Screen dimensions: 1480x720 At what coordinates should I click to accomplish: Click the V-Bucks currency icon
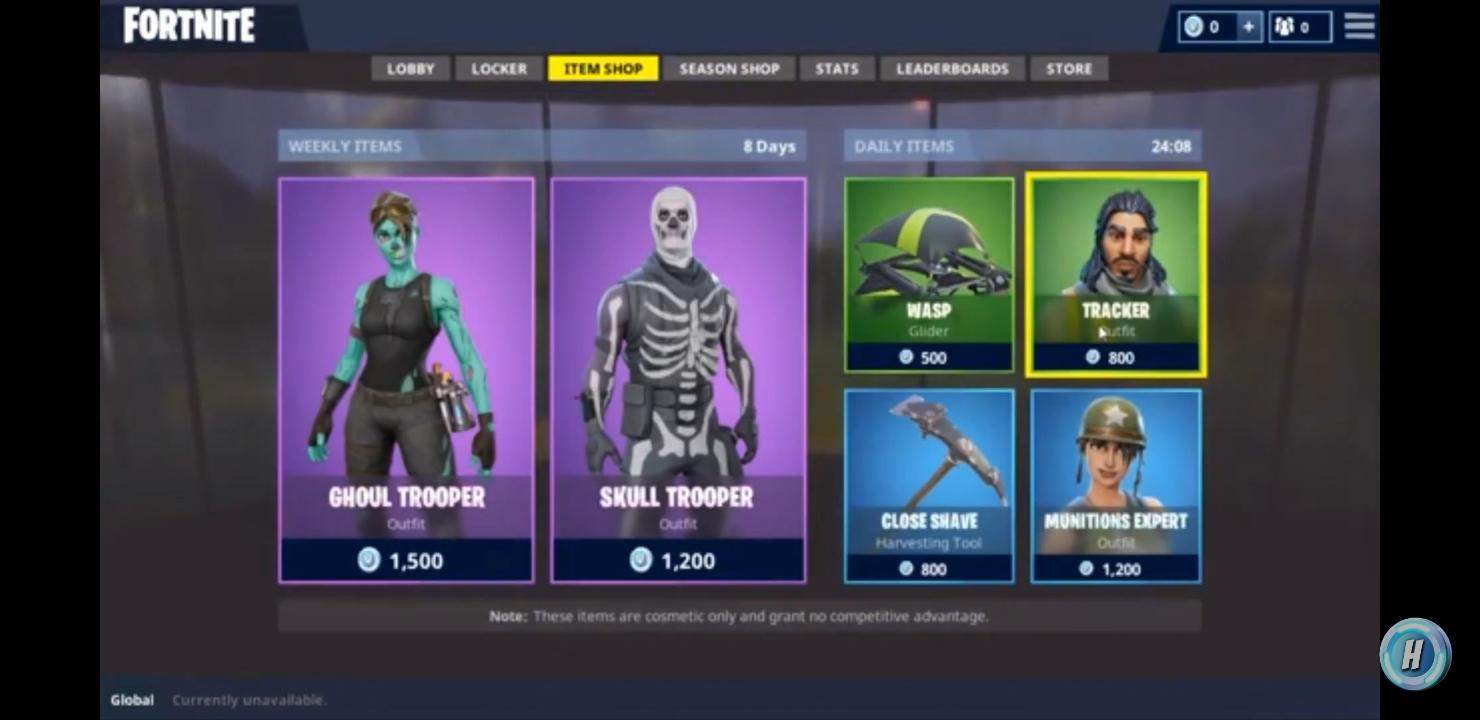point(1192,27)
